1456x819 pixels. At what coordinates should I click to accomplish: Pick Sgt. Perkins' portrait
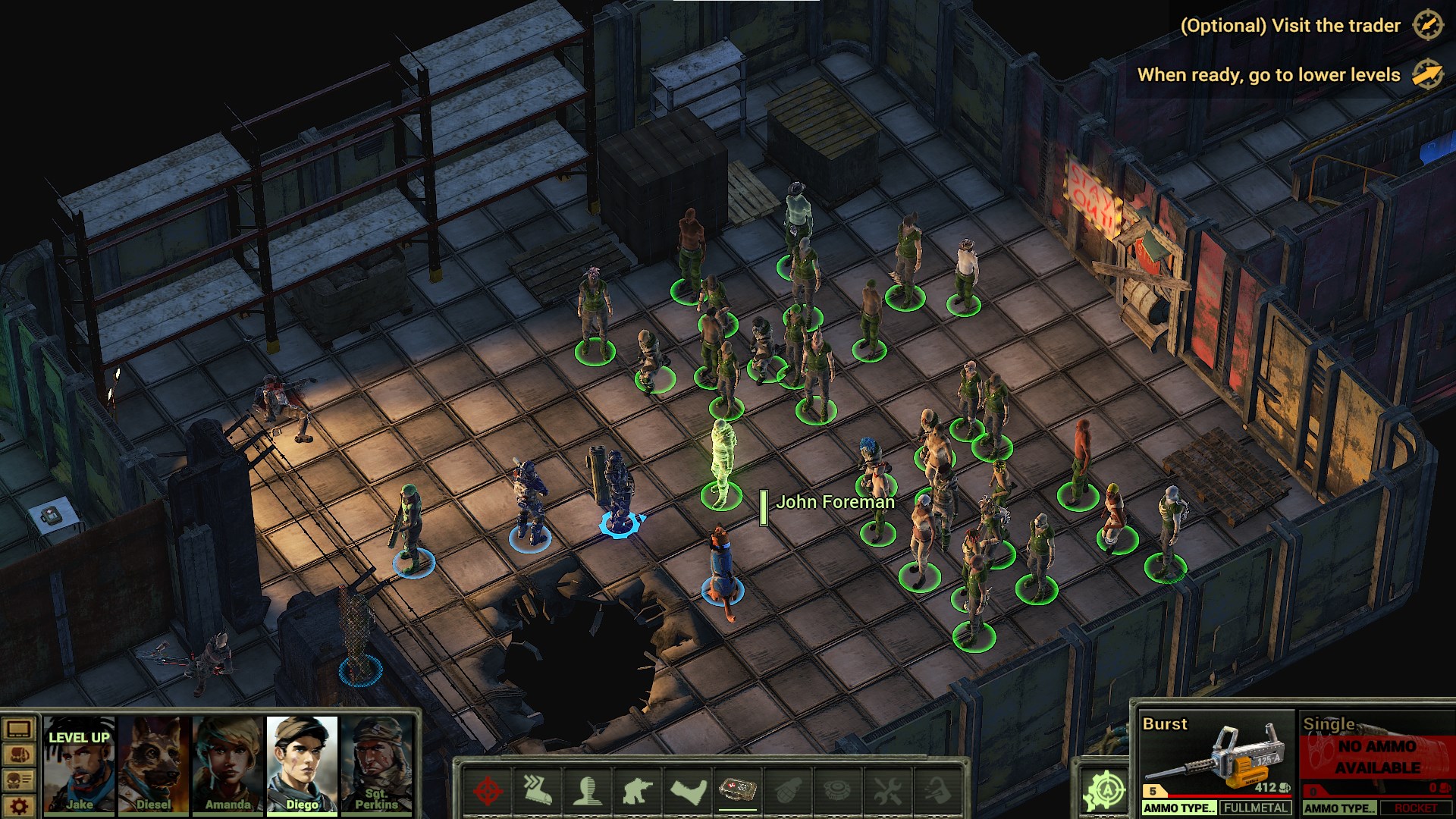[376, 764]
